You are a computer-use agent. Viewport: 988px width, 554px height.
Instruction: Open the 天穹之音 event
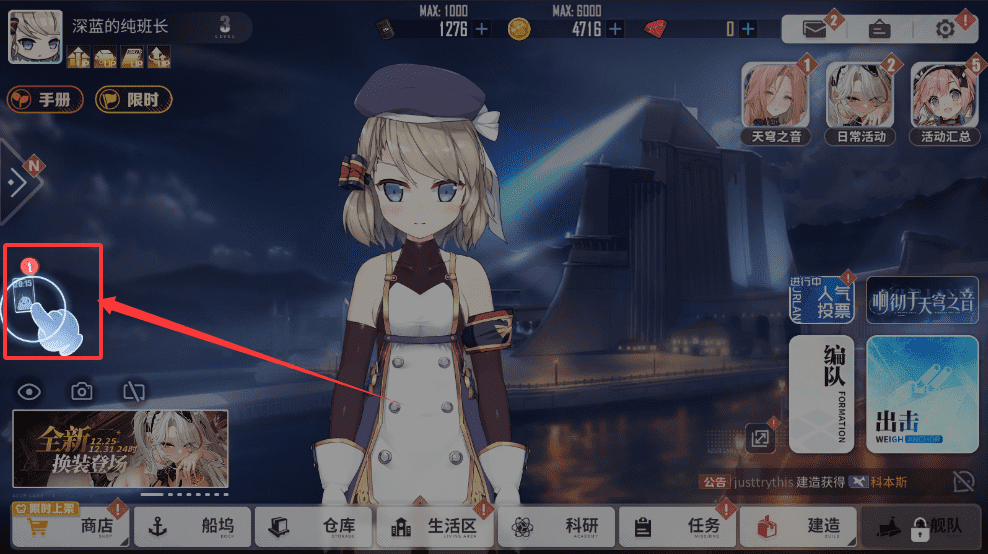point(775,102)
